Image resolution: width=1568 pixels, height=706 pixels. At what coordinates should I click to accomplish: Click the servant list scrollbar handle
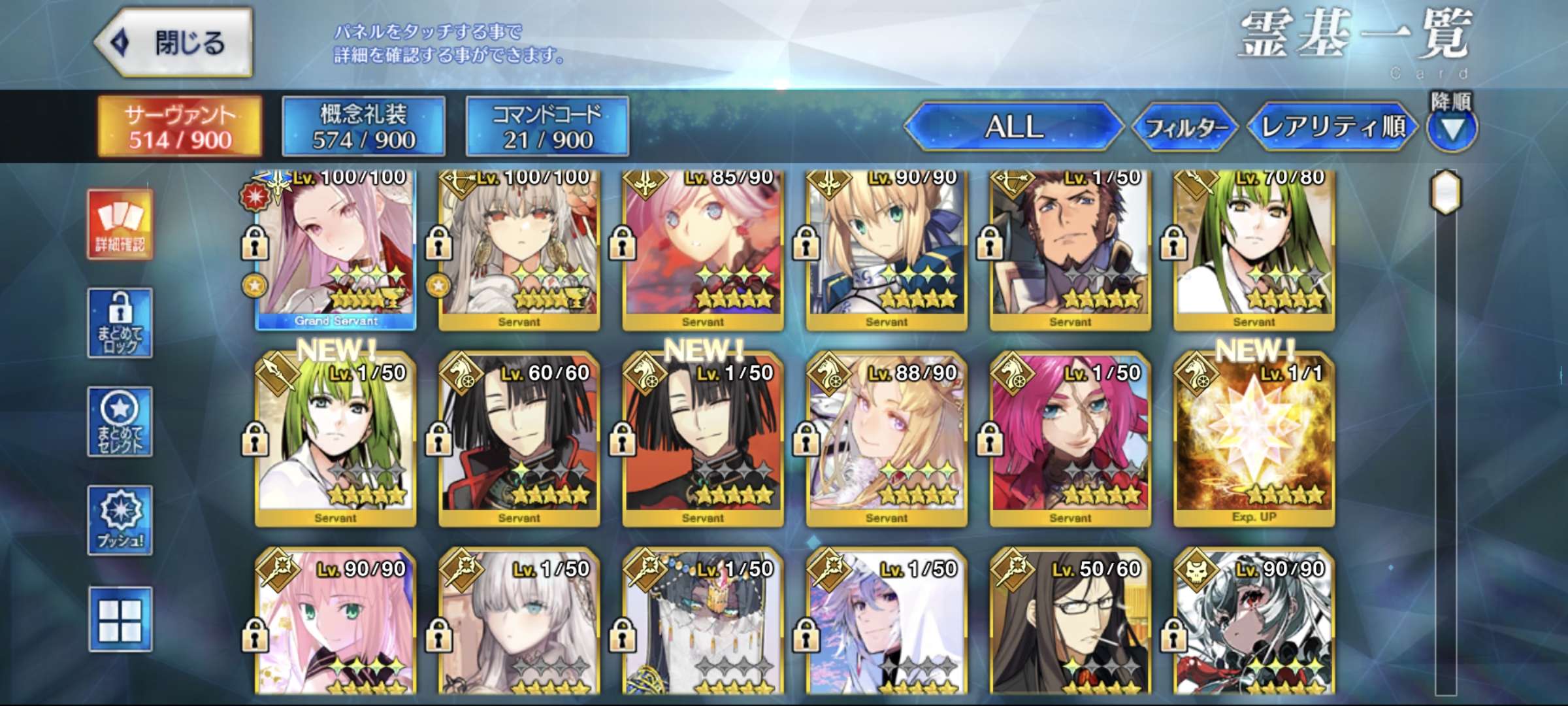pos(1446,192)
